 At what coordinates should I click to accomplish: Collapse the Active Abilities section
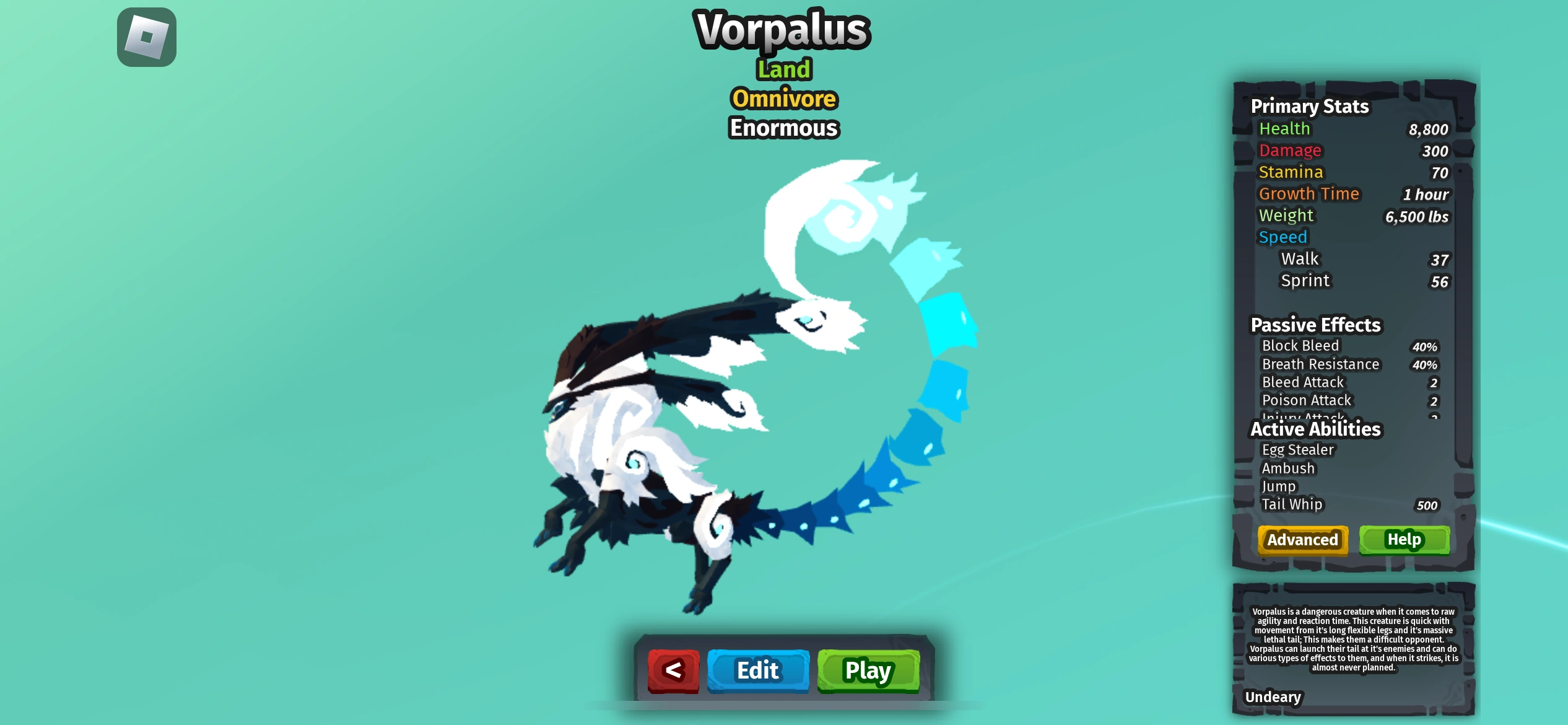click(1315, 429)
